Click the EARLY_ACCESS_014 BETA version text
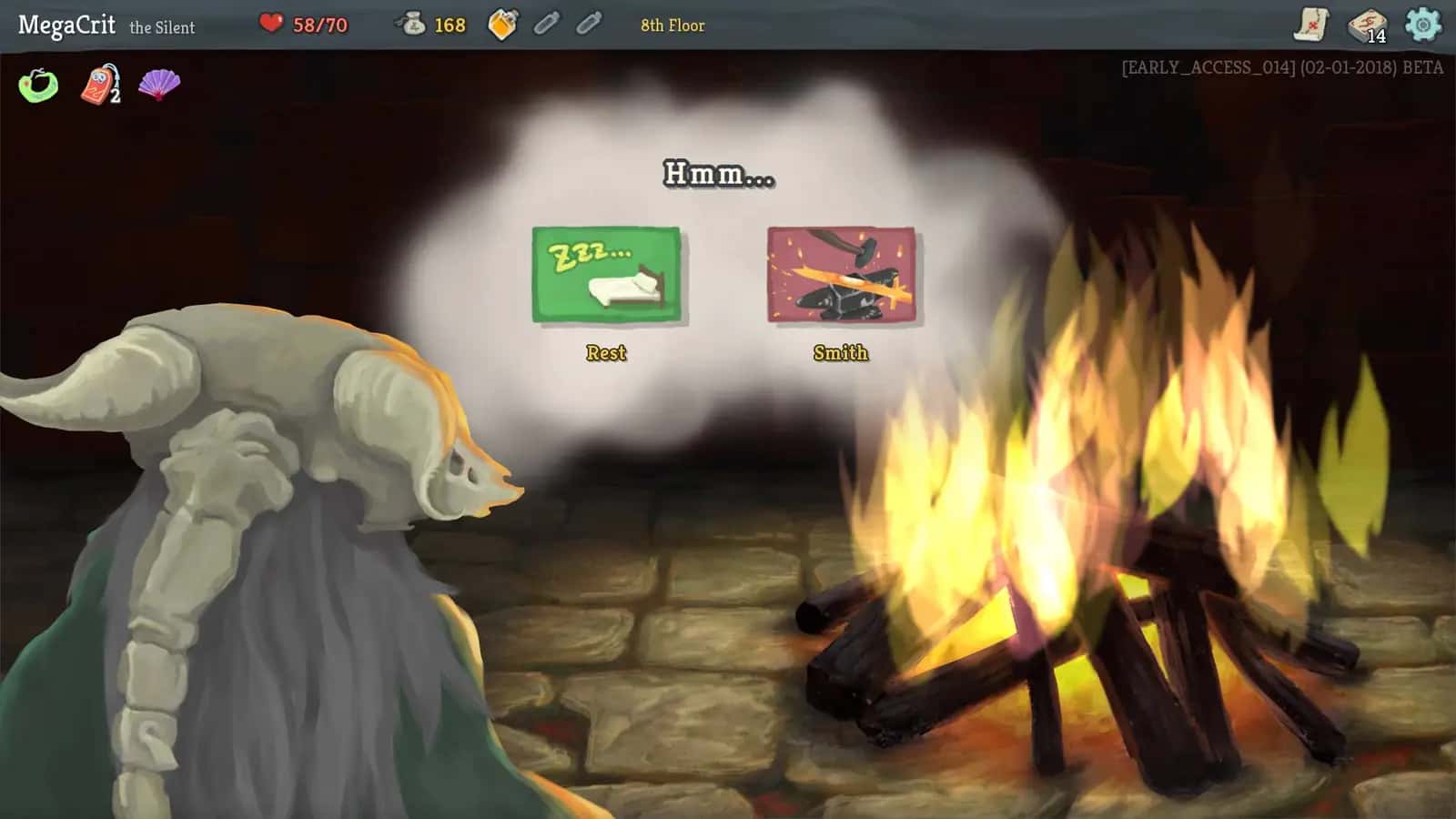This screenshot has width=1456, height=819. click(x=1281, y=65)
